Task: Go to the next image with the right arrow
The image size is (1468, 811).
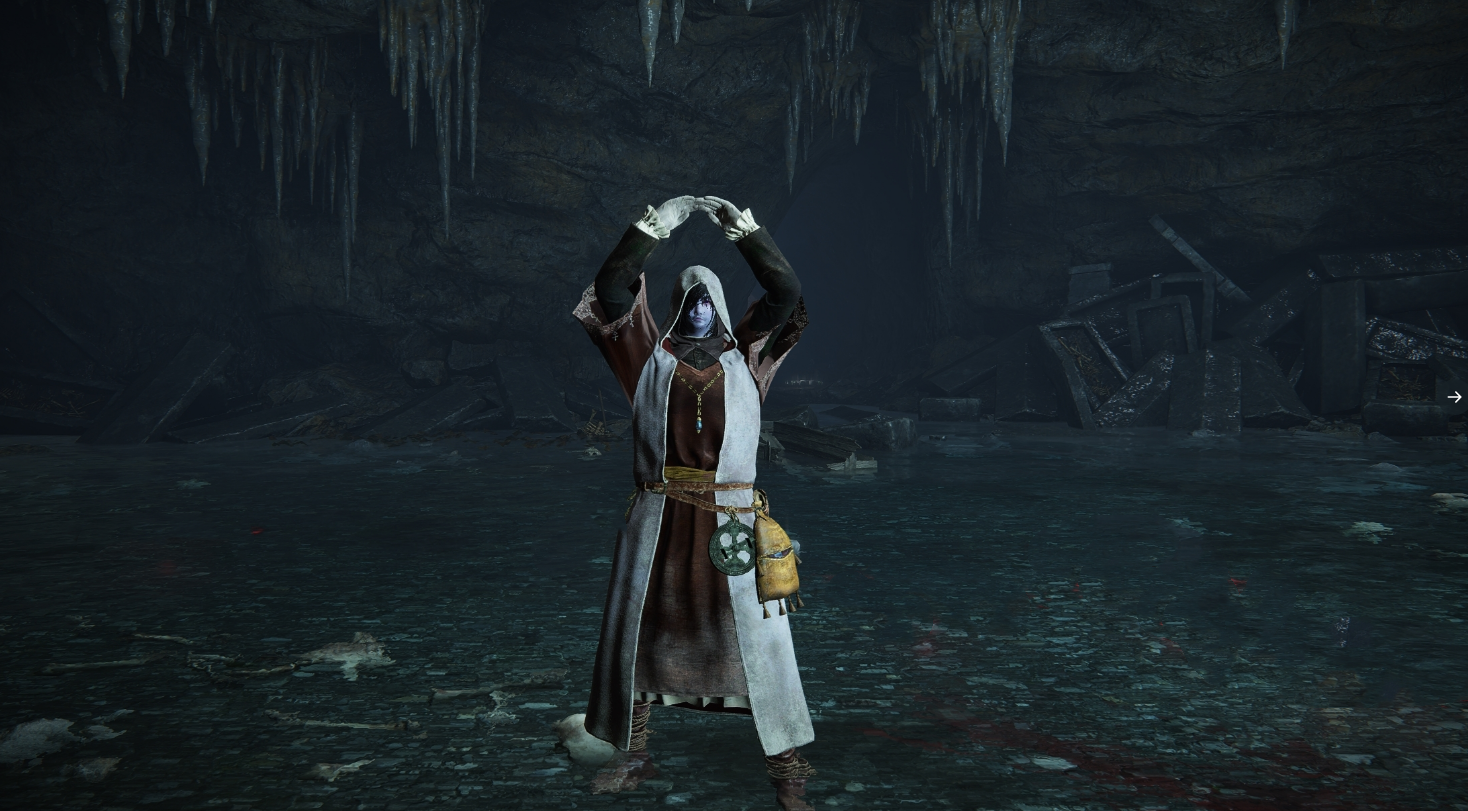Action: tap(1454, 397)
